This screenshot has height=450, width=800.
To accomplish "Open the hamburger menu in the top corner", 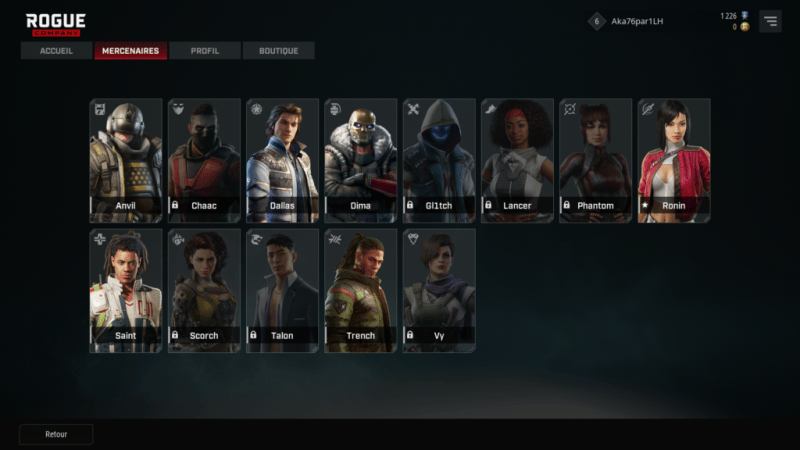I will (769, 21).
